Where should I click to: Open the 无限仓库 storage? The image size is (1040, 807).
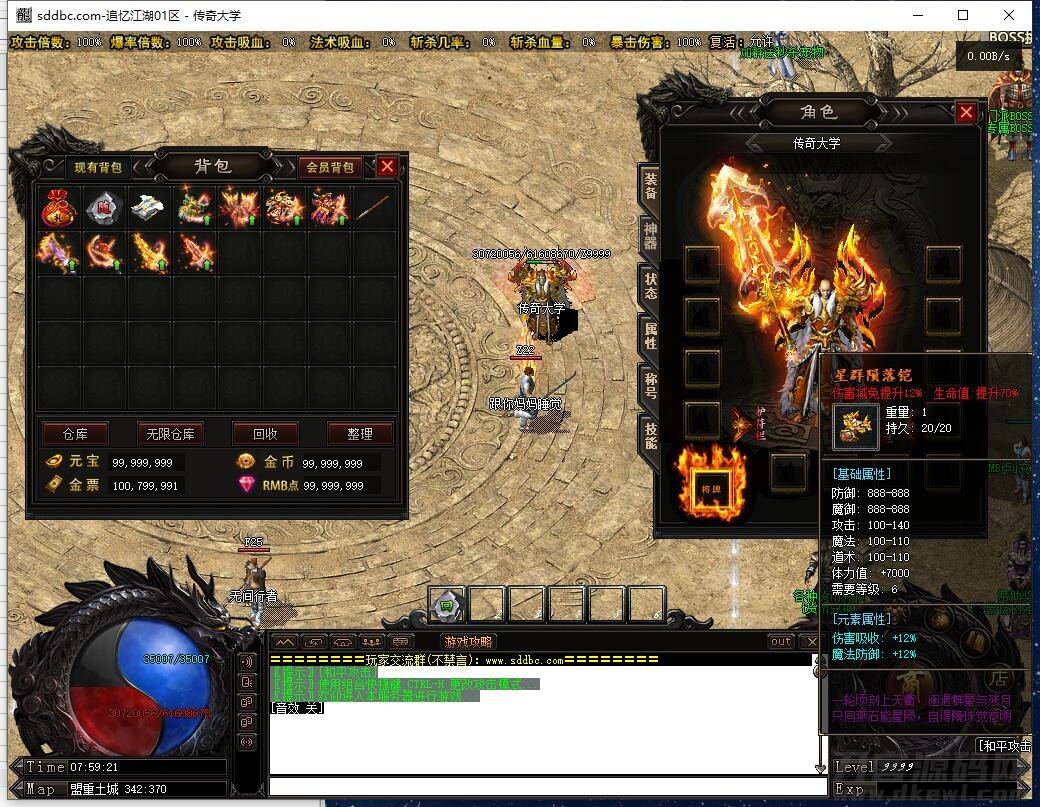[x=170, y=434]
